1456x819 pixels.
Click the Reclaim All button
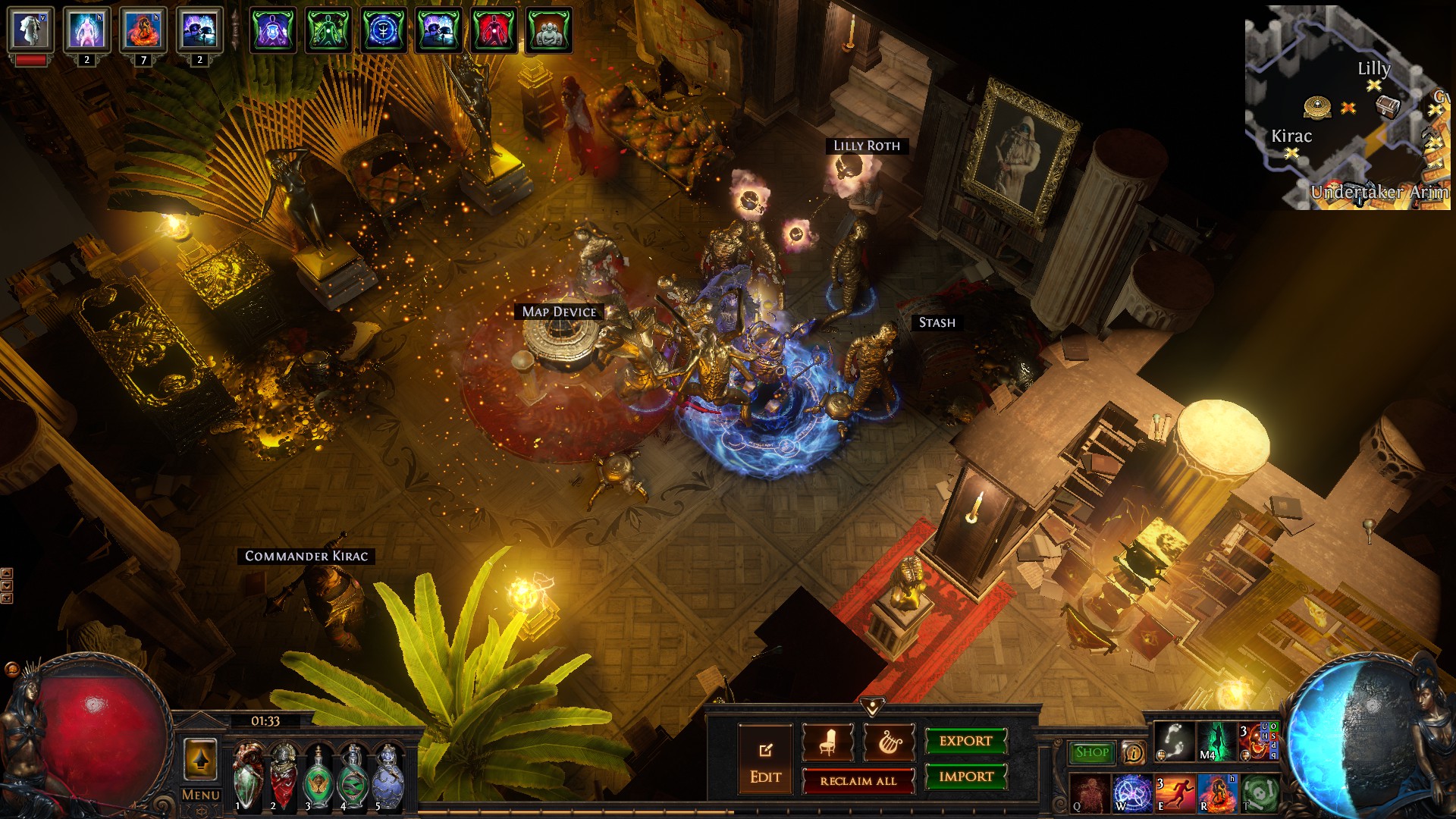click(858, 781)
